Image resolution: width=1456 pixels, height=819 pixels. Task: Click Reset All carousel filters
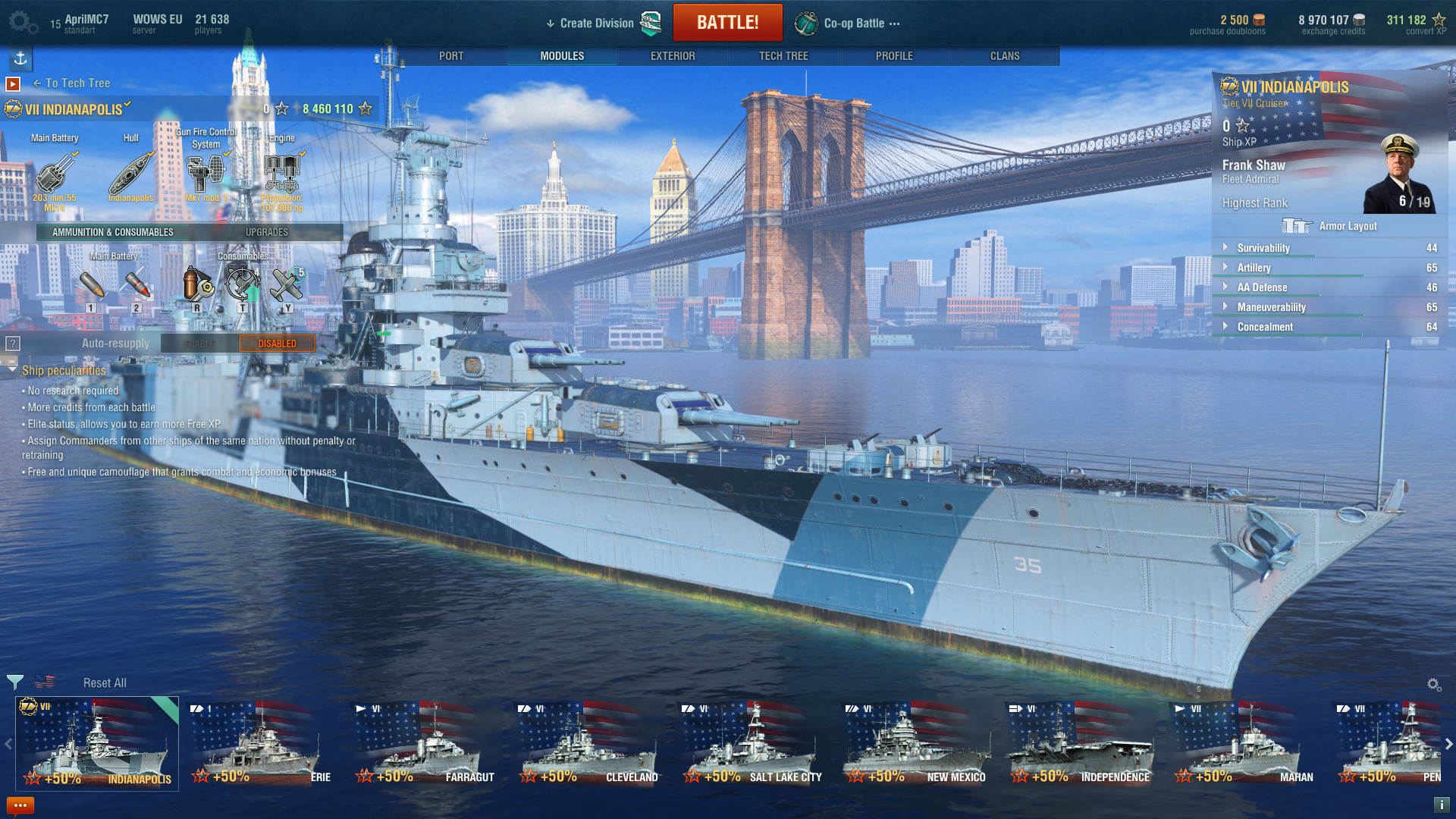tap(104, 682)
